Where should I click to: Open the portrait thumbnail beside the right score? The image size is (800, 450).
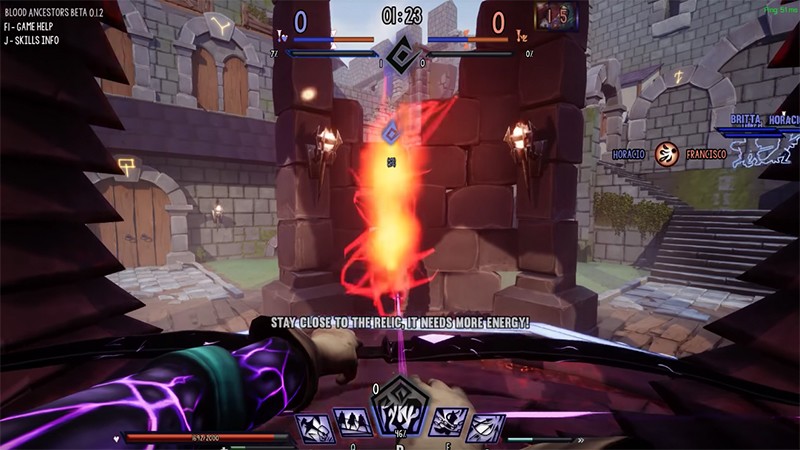click(558, 17)
